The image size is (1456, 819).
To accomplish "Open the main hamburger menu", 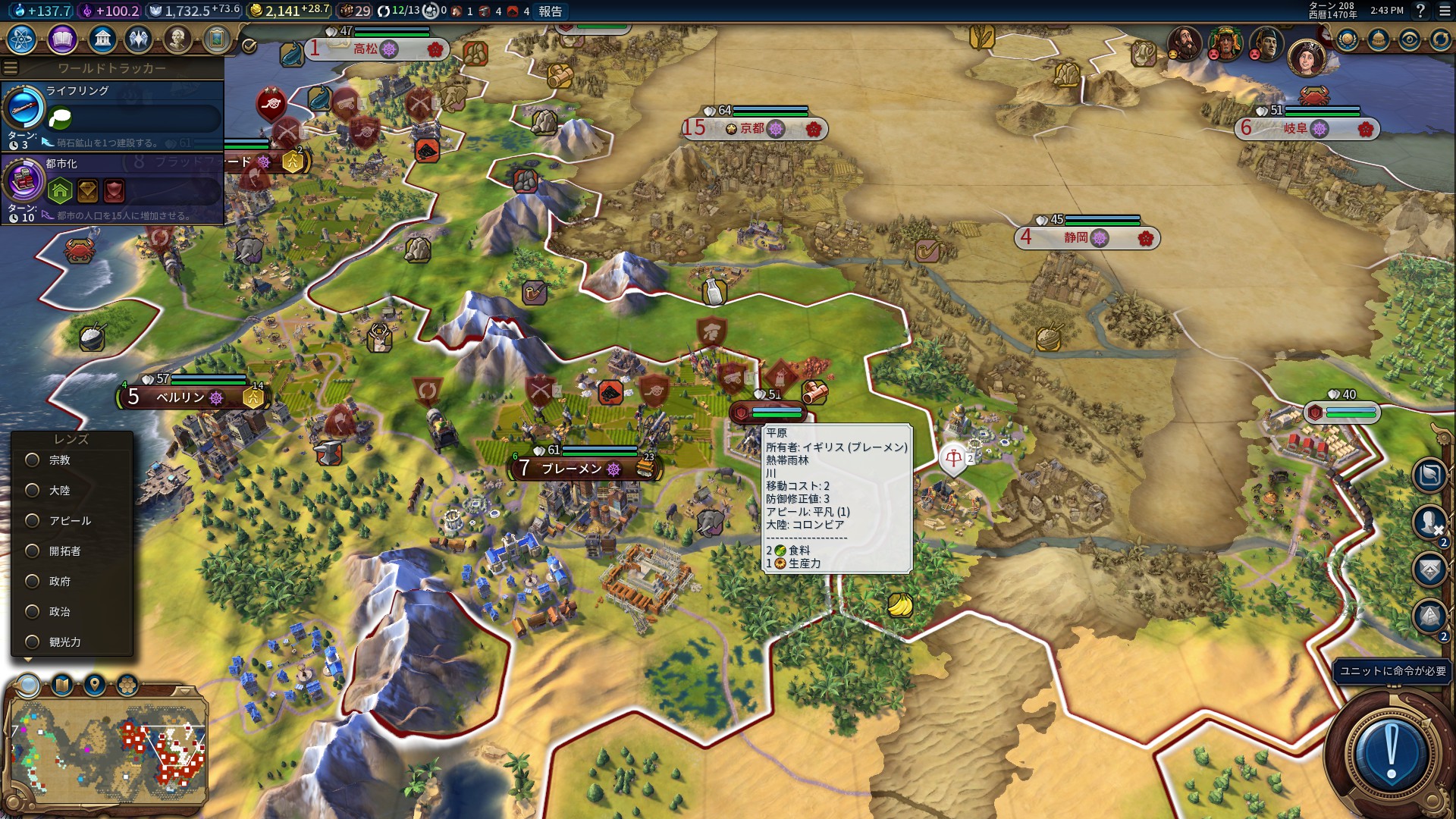I will tap(1445, 11).
